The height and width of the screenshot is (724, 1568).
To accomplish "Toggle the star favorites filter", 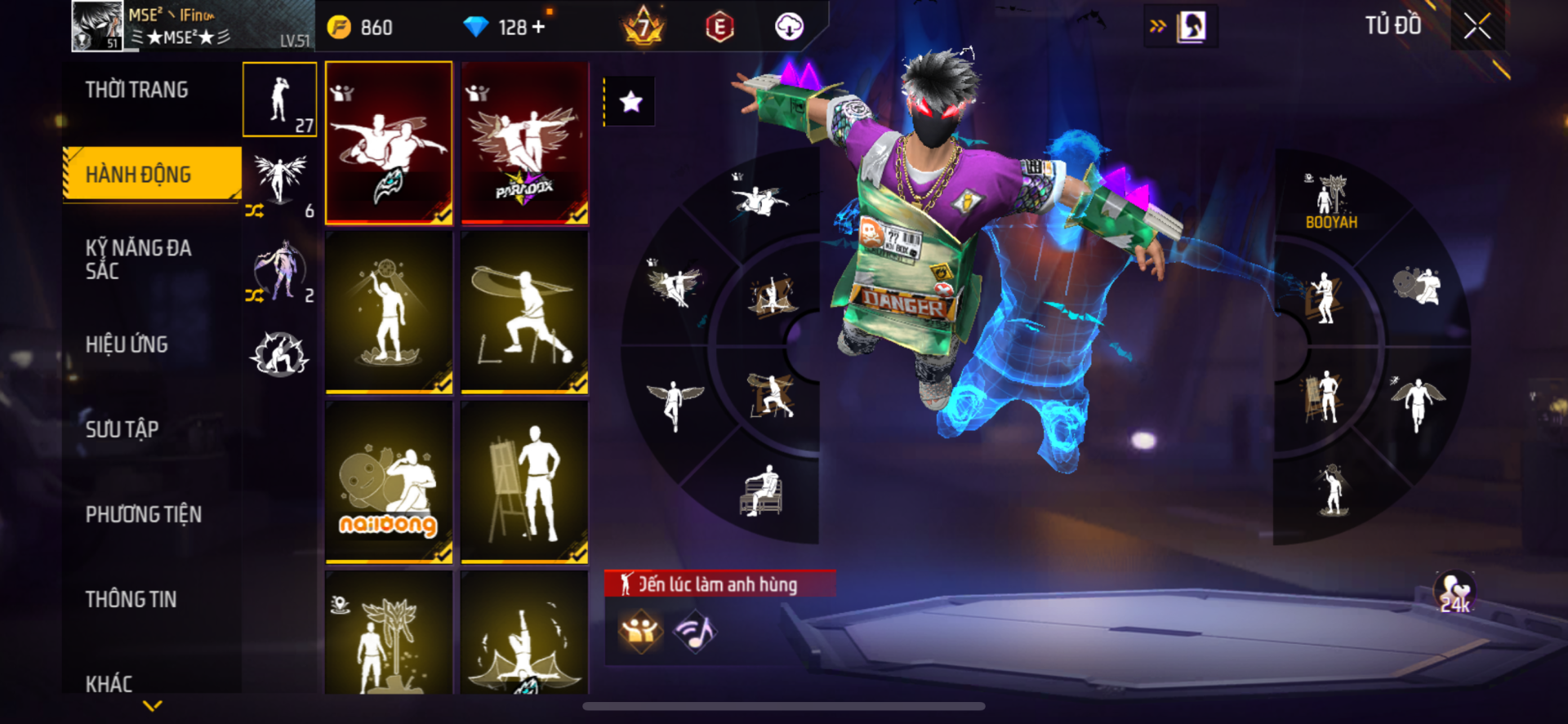I will (x=630, y=102).
